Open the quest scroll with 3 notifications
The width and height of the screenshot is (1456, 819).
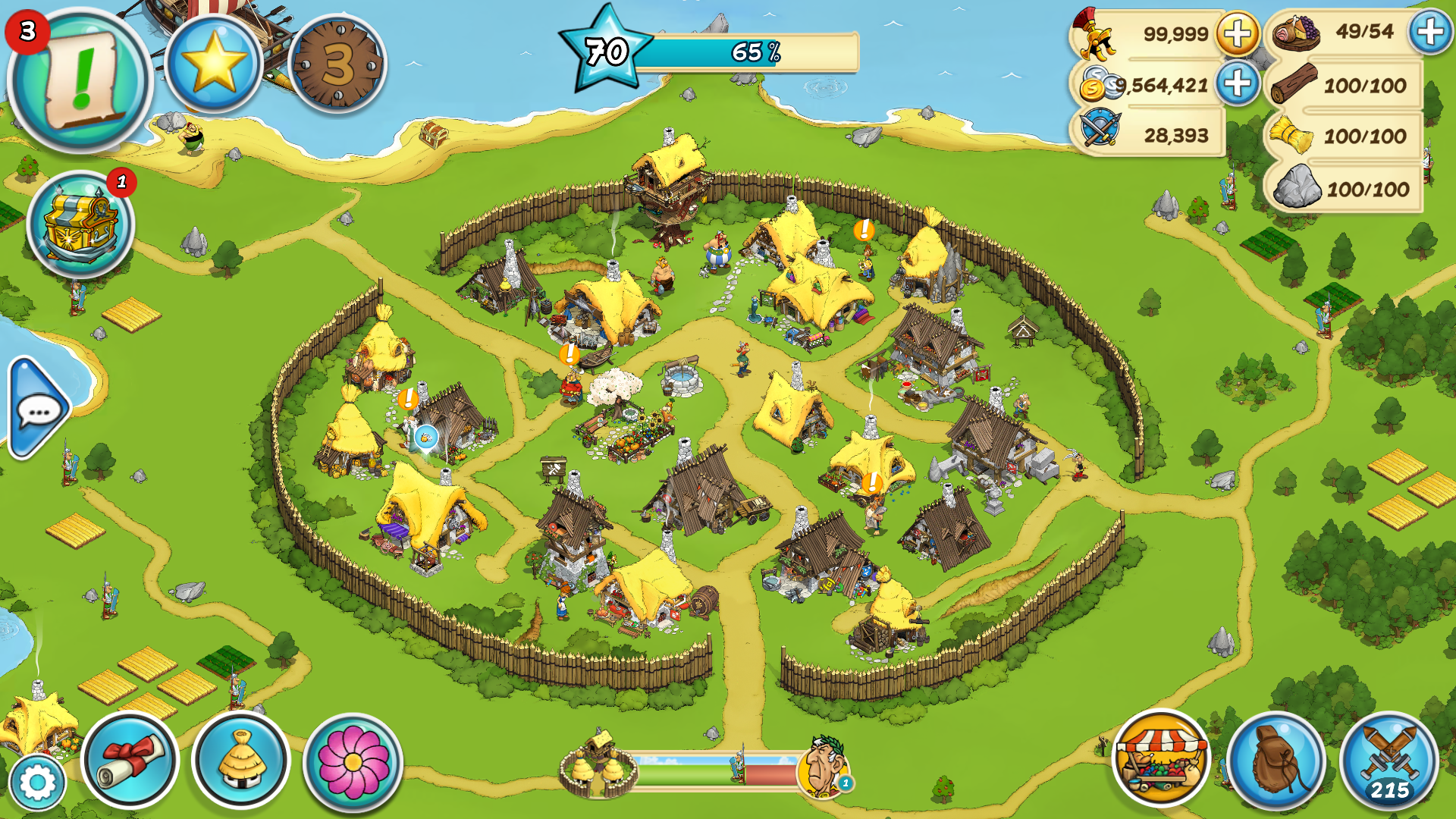(x=80, y=80)
